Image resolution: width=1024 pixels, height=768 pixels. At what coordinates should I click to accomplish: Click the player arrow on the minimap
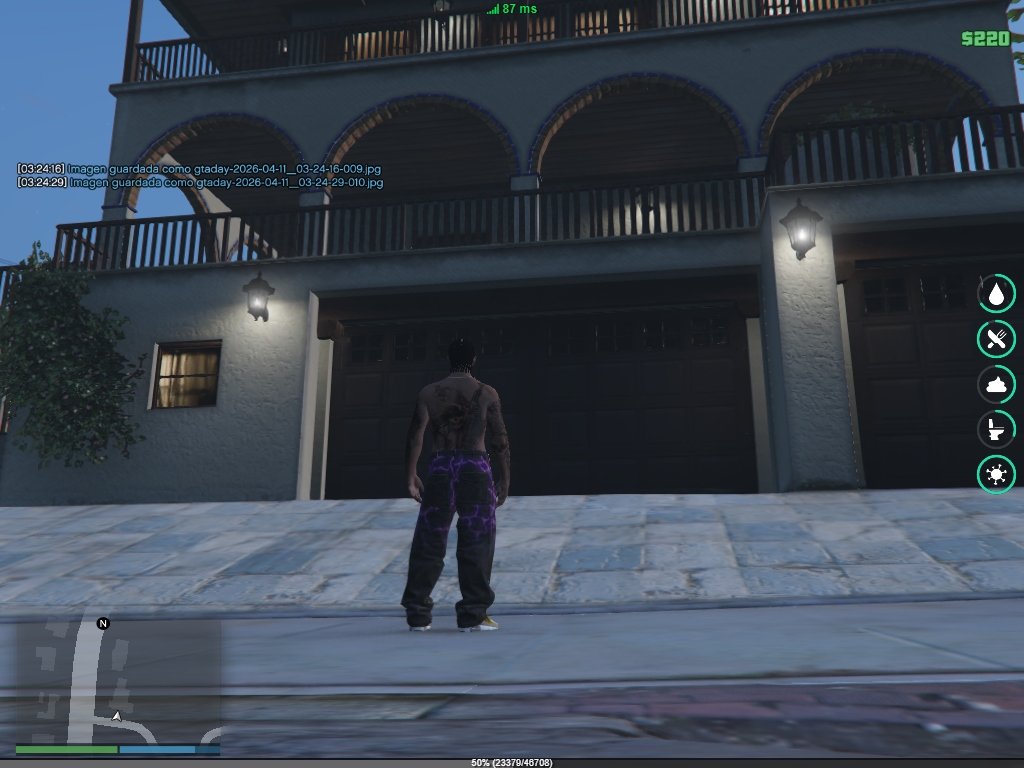pos(117,716)
